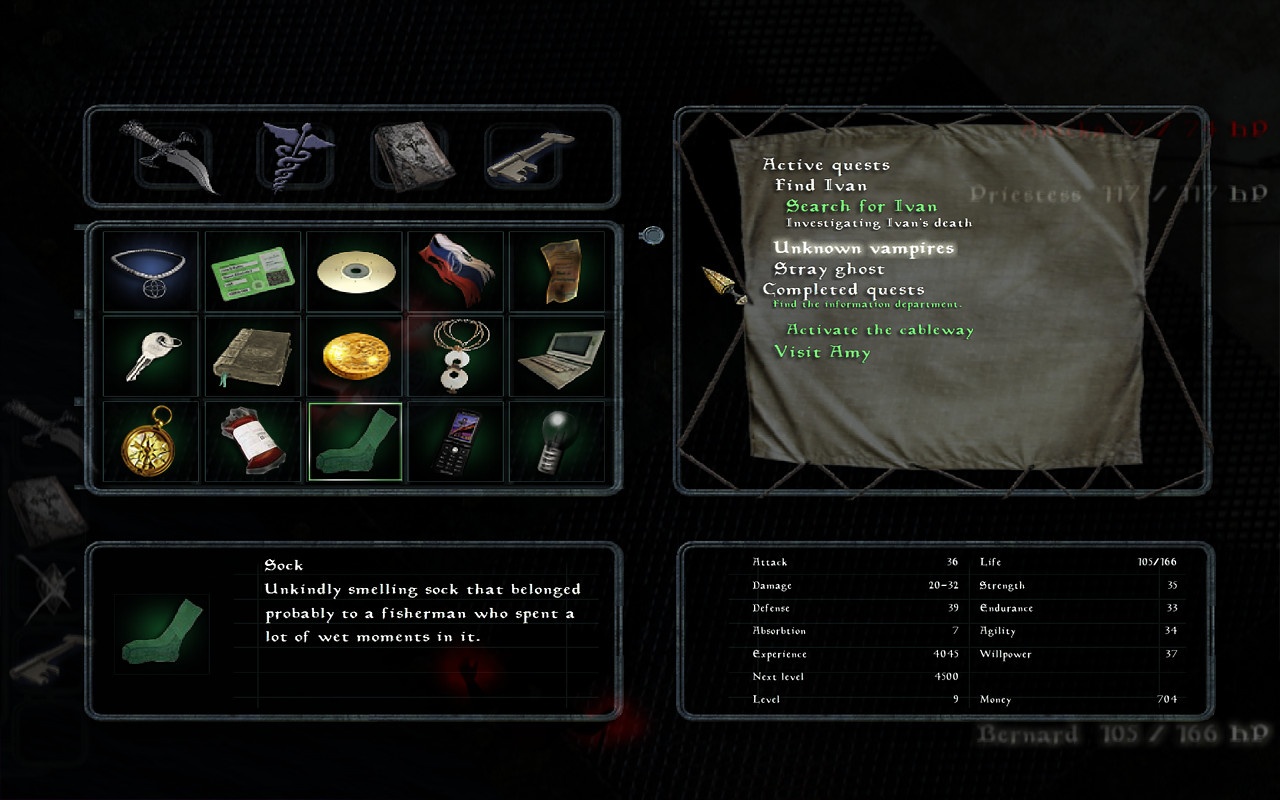Pick the mobile phone item

pos(456,442)
